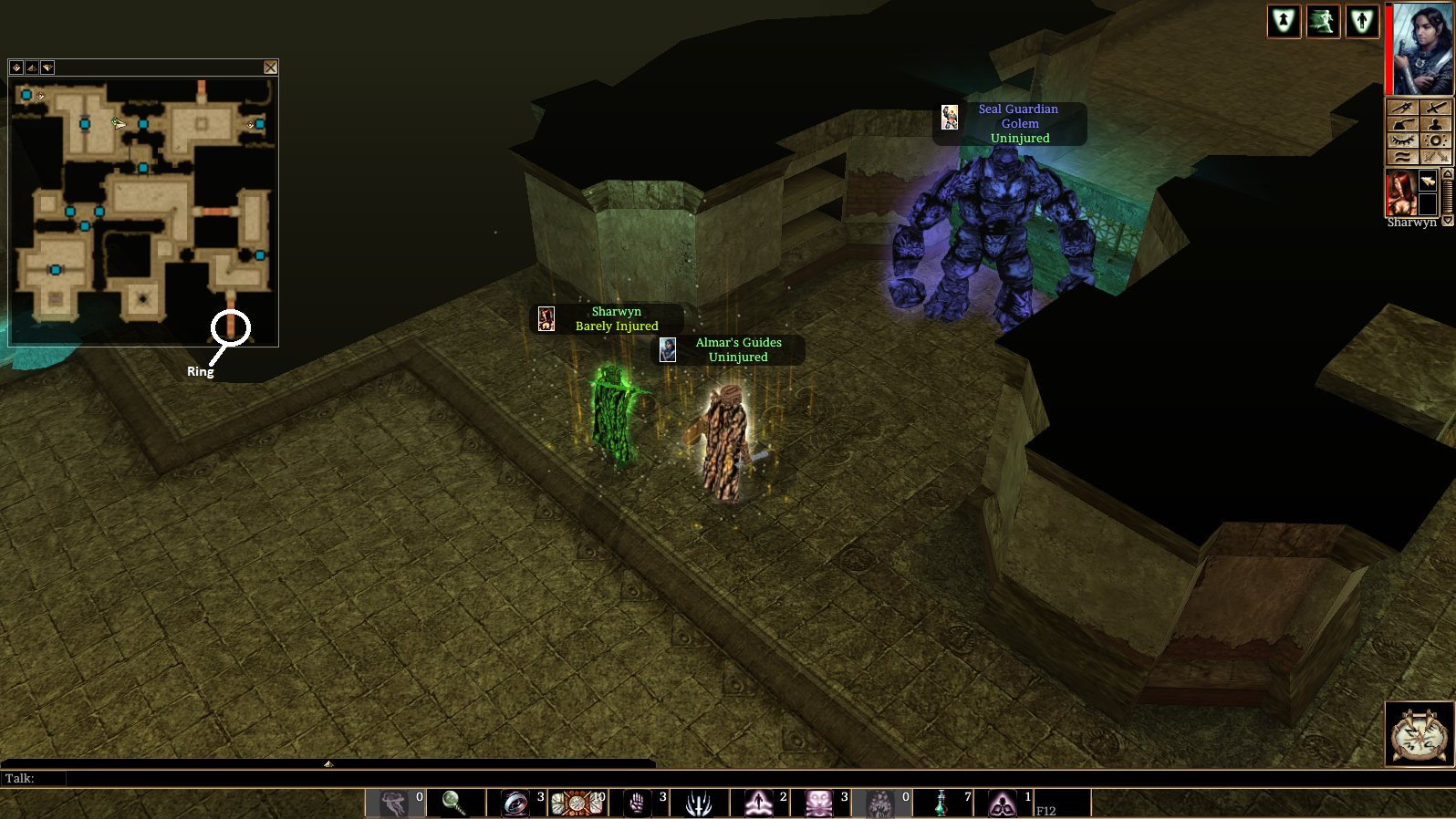Click the scroll-down arrow on the party panel
The width and height of the screenshot is (1456, 819).
tap(1447, 221)
